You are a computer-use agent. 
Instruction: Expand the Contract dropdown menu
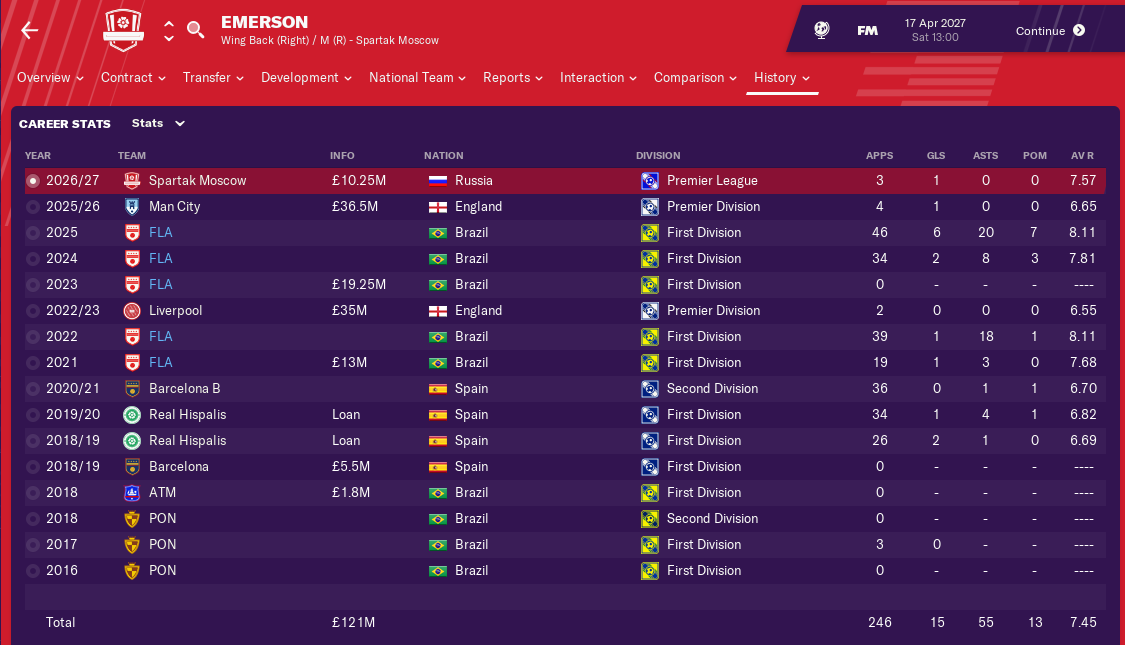coord(133,78)
